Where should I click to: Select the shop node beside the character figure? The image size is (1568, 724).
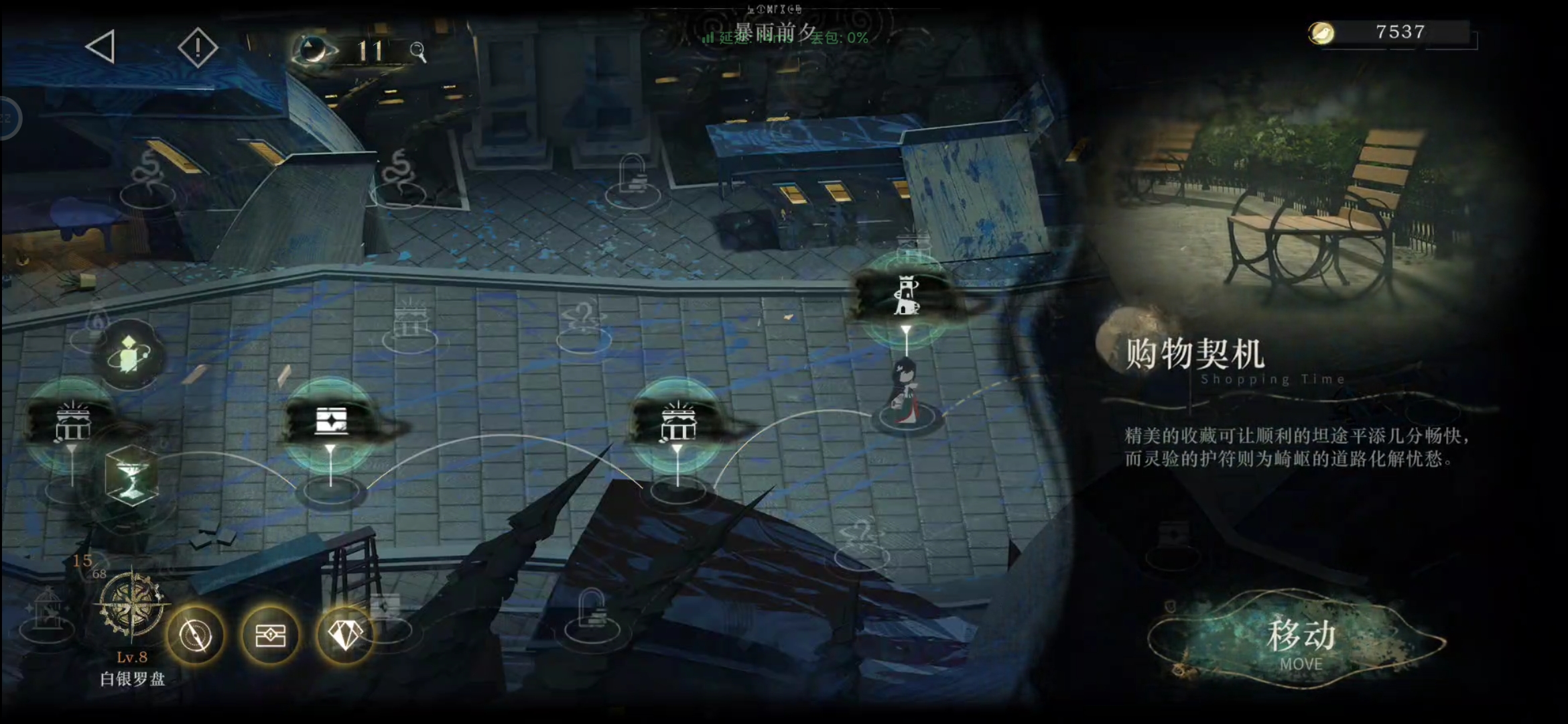[677, 422]
